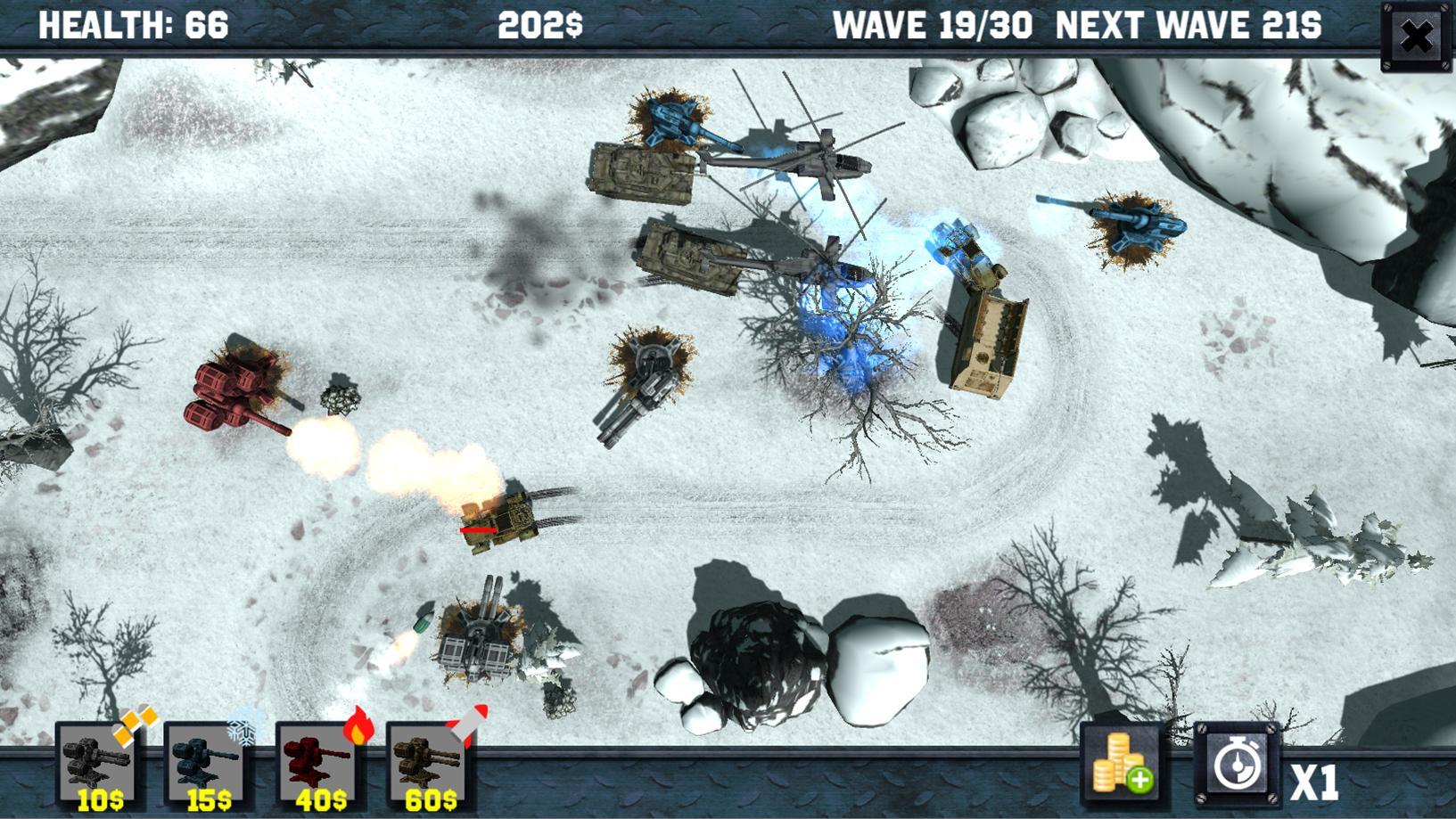Image resolution: width=1456 pixels, height=819 pixels.
Task: Click the red health bar under damaged tank
Action: pos(479,528)
